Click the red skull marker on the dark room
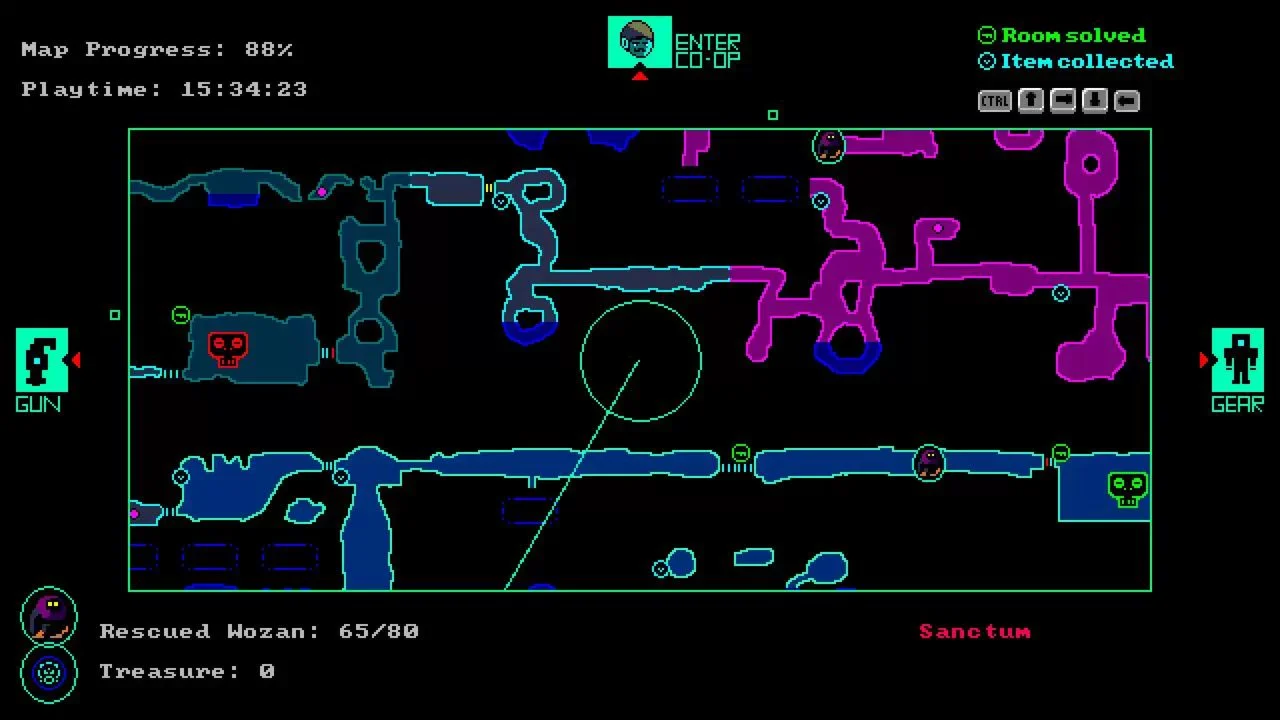 point(227,347)
